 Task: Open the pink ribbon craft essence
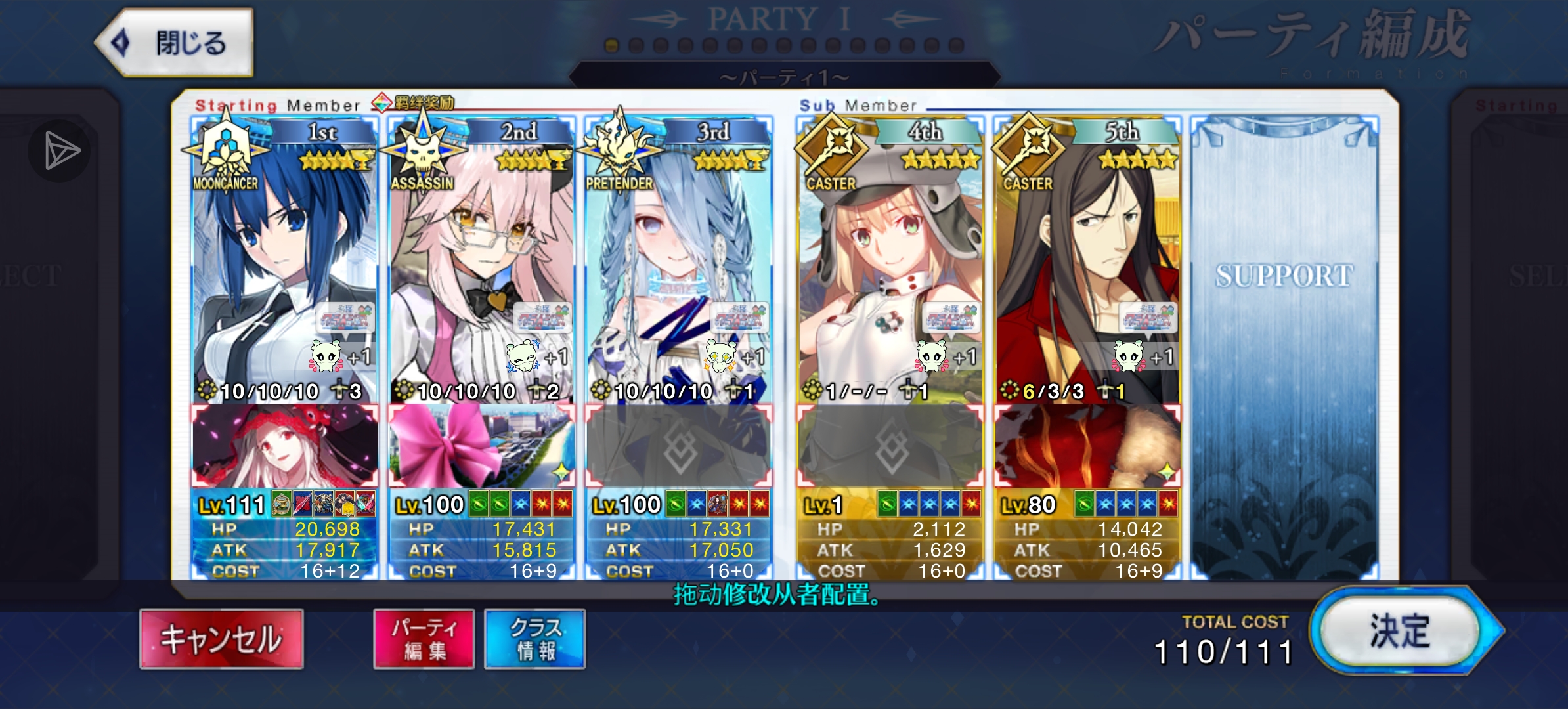coord(481,446)
